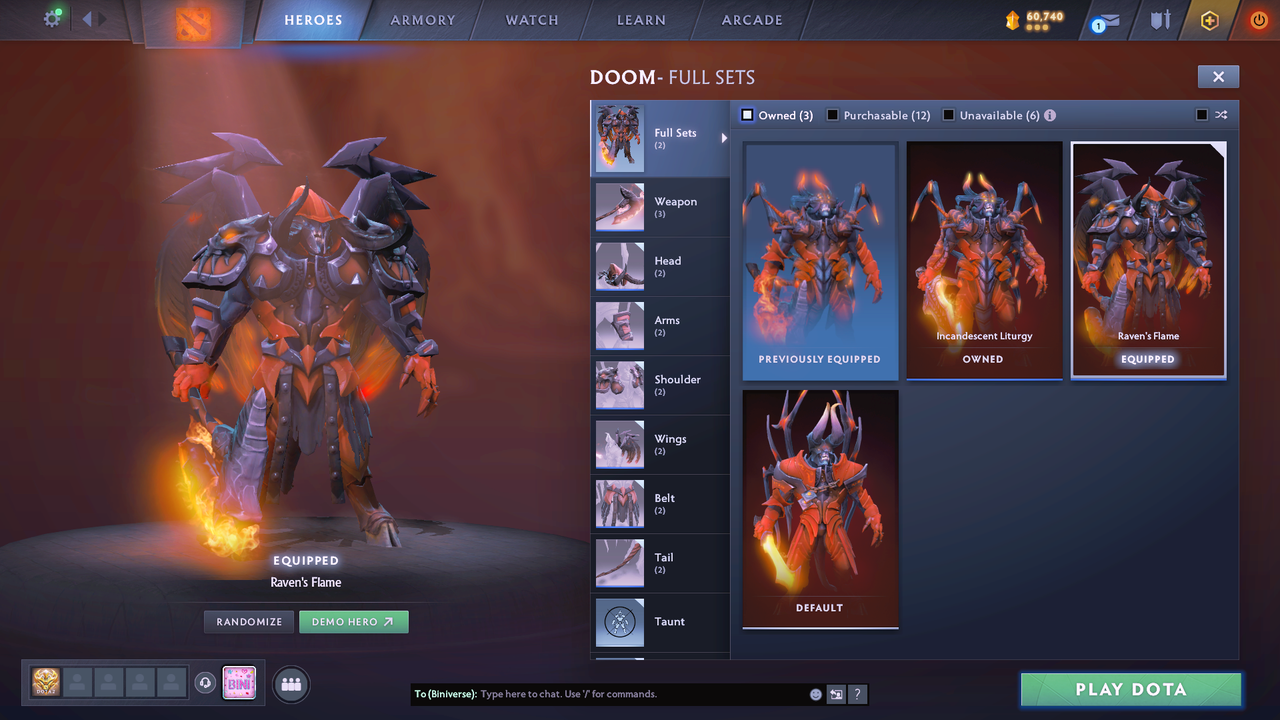Click the gold balance showing 60,740
Viewport: 1280px width, 720px height.
1040,17
